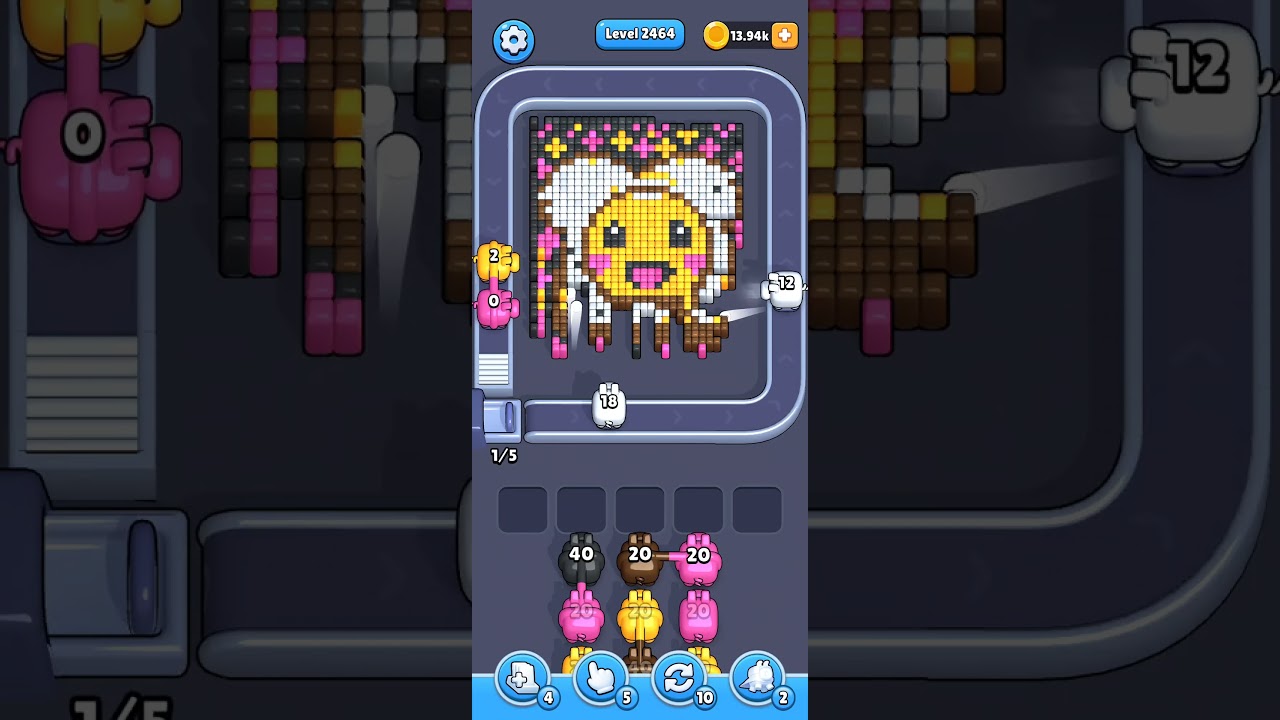Tap the 1/5 slot counter indicator
This screenshot has width=1280, height=720.
point(503,455)
